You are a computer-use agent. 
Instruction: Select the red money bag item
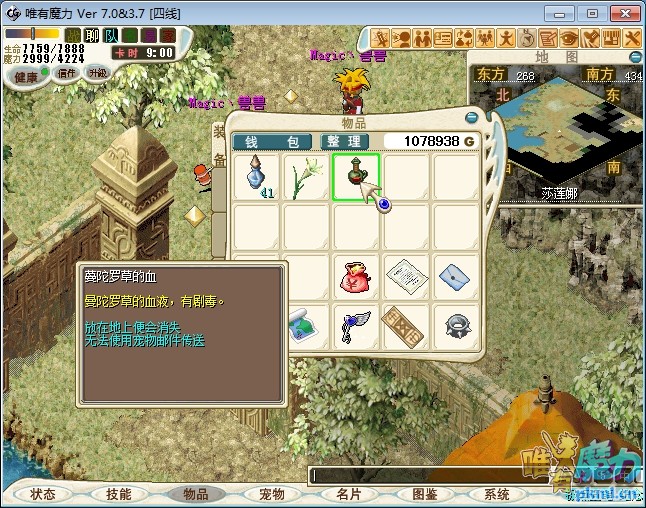355,275
